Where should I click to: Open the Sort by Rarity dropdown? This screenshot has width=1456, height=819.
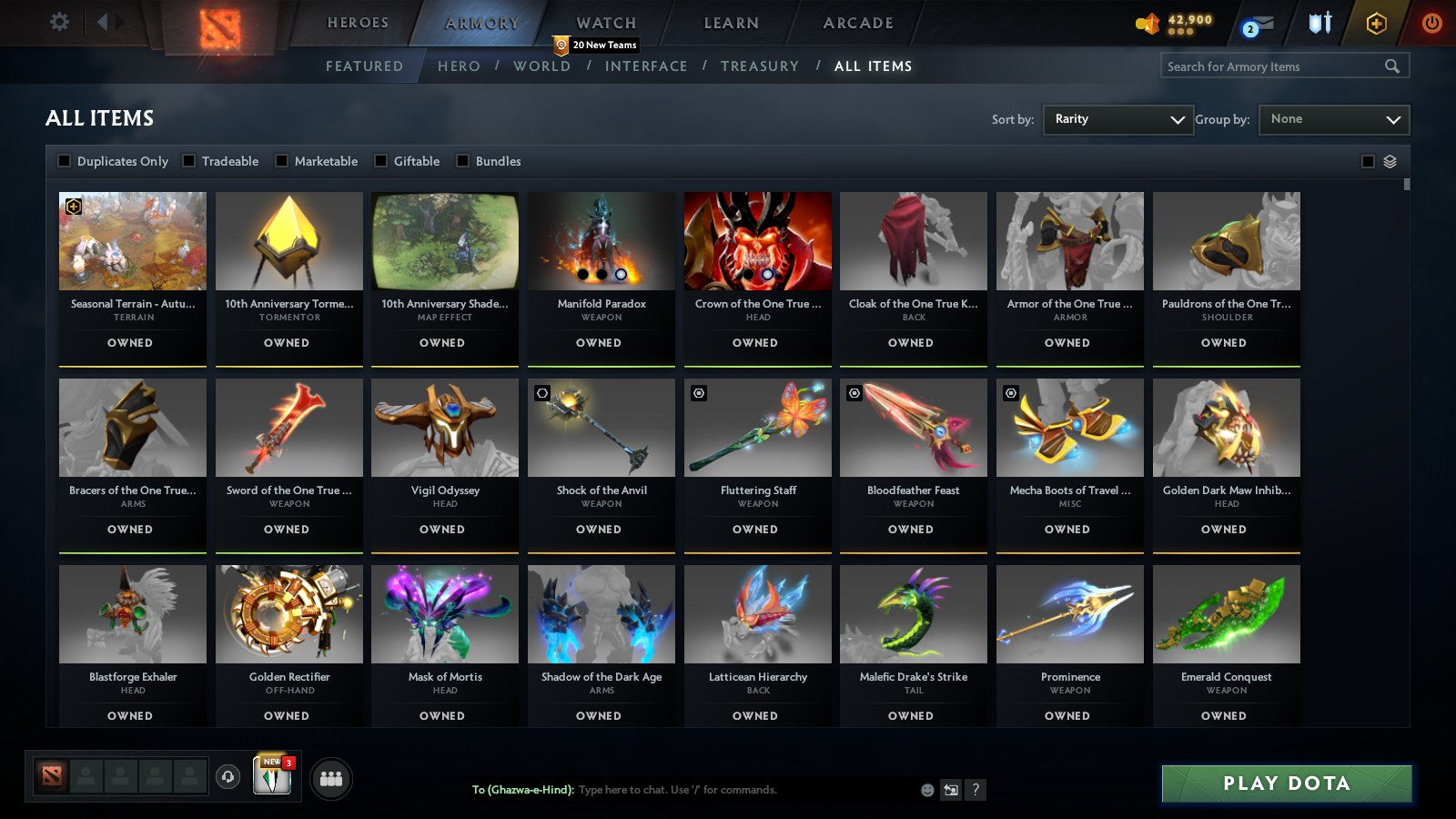pos(1117,118)
